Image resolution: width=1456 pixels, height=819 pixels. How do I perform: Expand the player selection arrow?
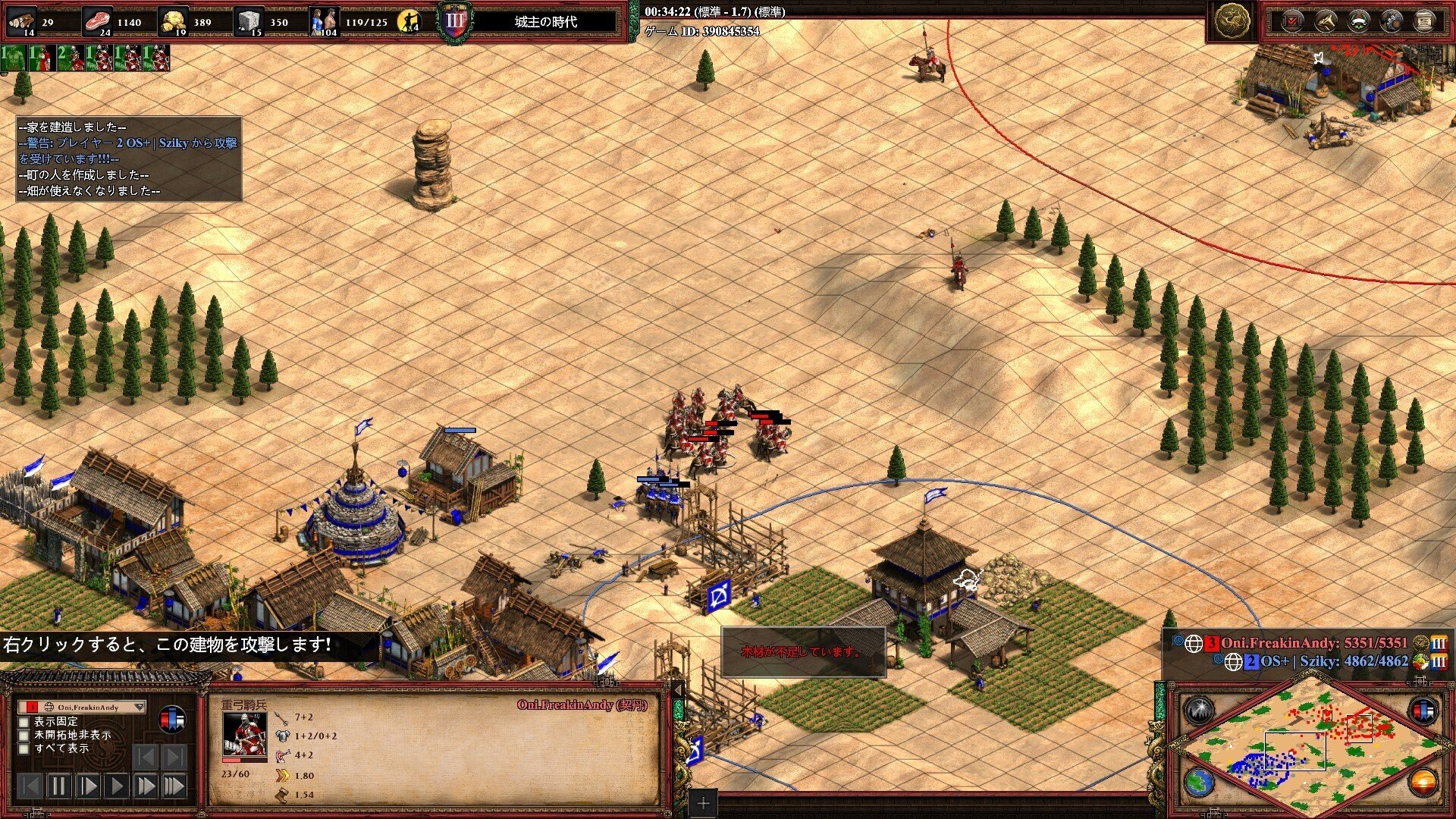[140, 707]
